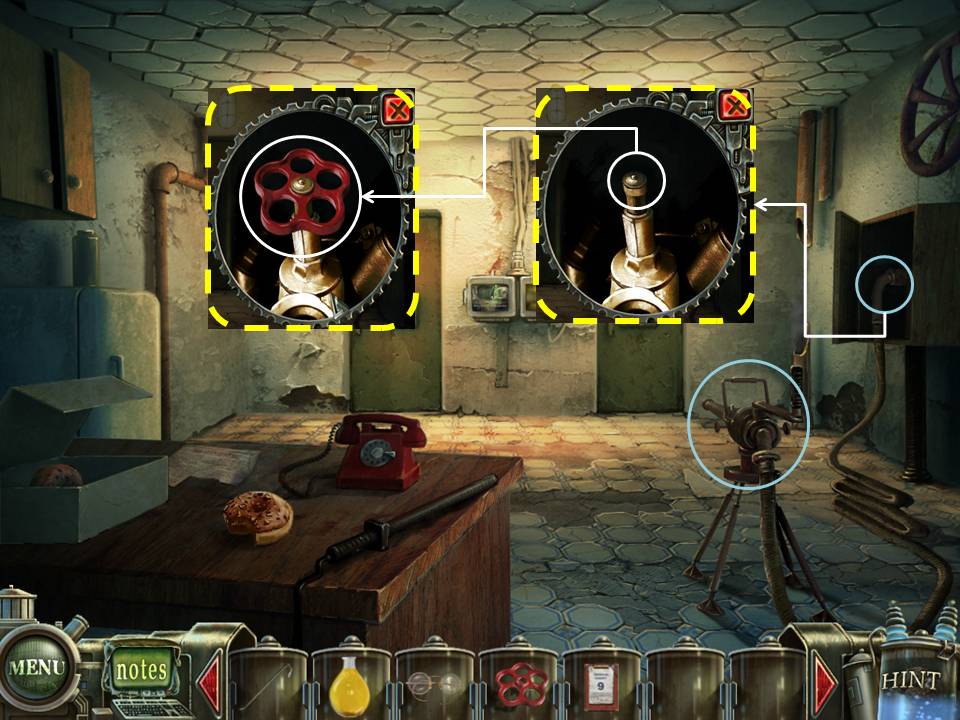Select the eyeglasses inventory item

click(433, 685)
